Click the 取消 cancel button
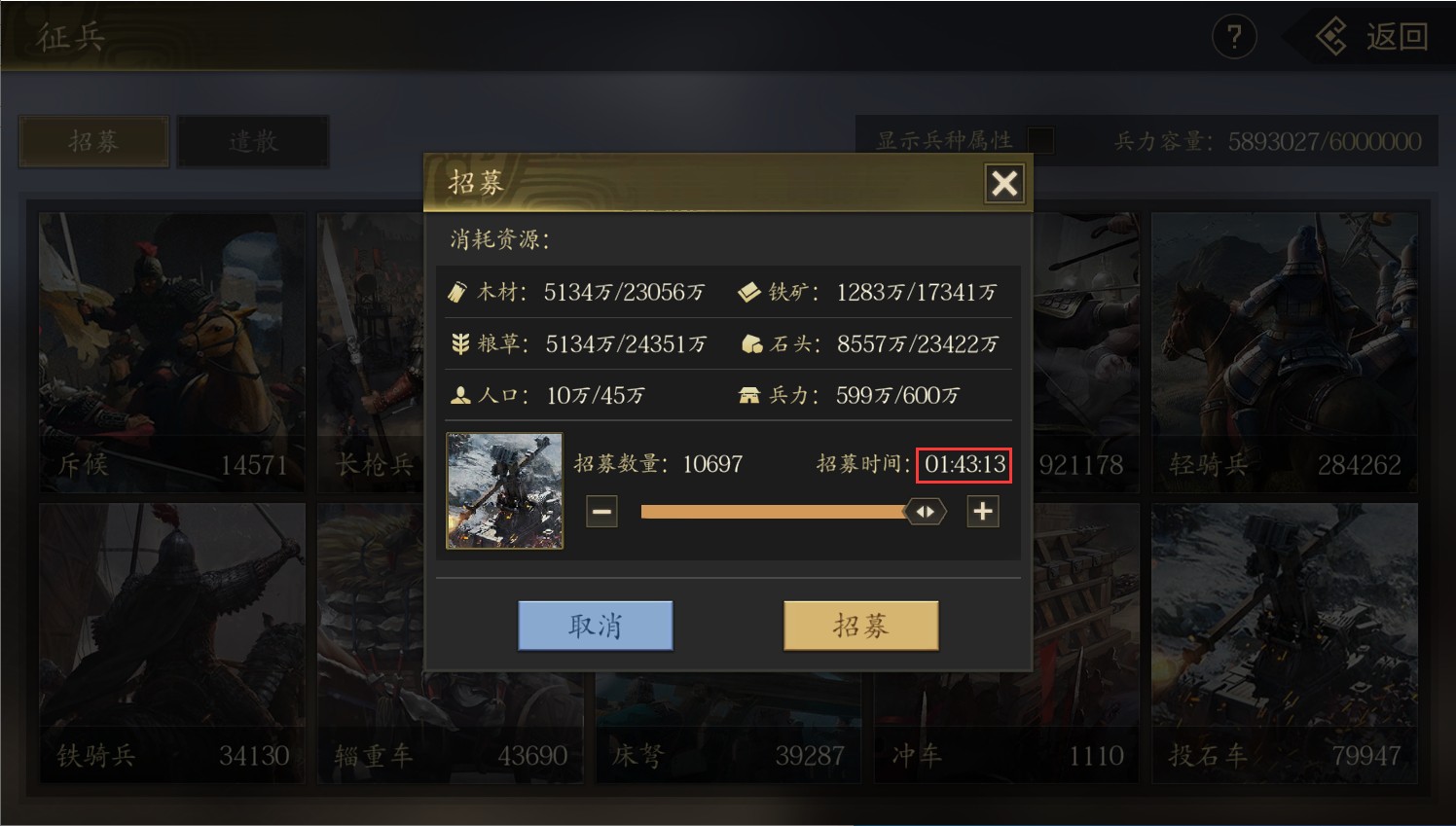 [595, 626]
